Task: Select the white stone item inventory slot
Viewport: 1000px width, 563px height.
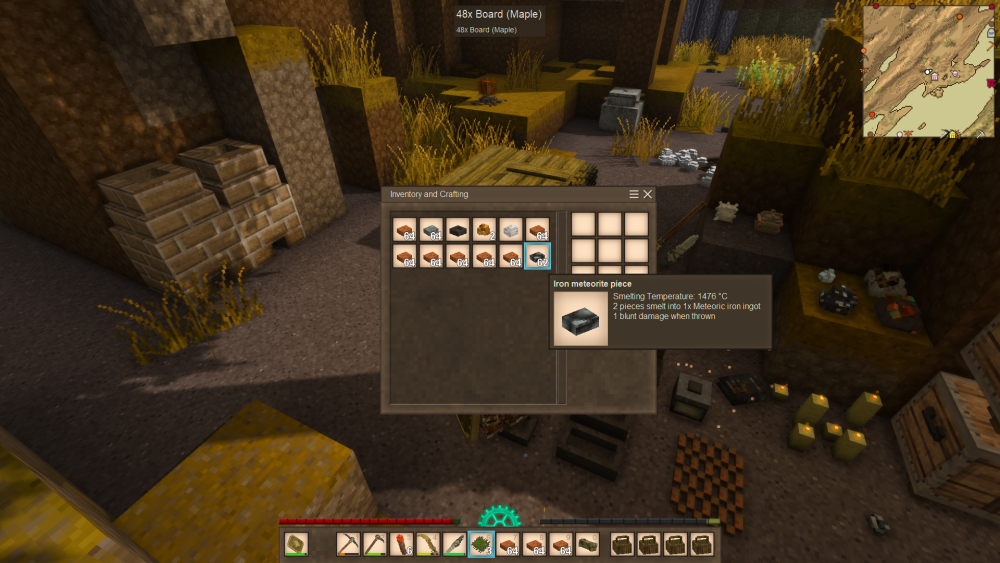Action: point(511,230)
